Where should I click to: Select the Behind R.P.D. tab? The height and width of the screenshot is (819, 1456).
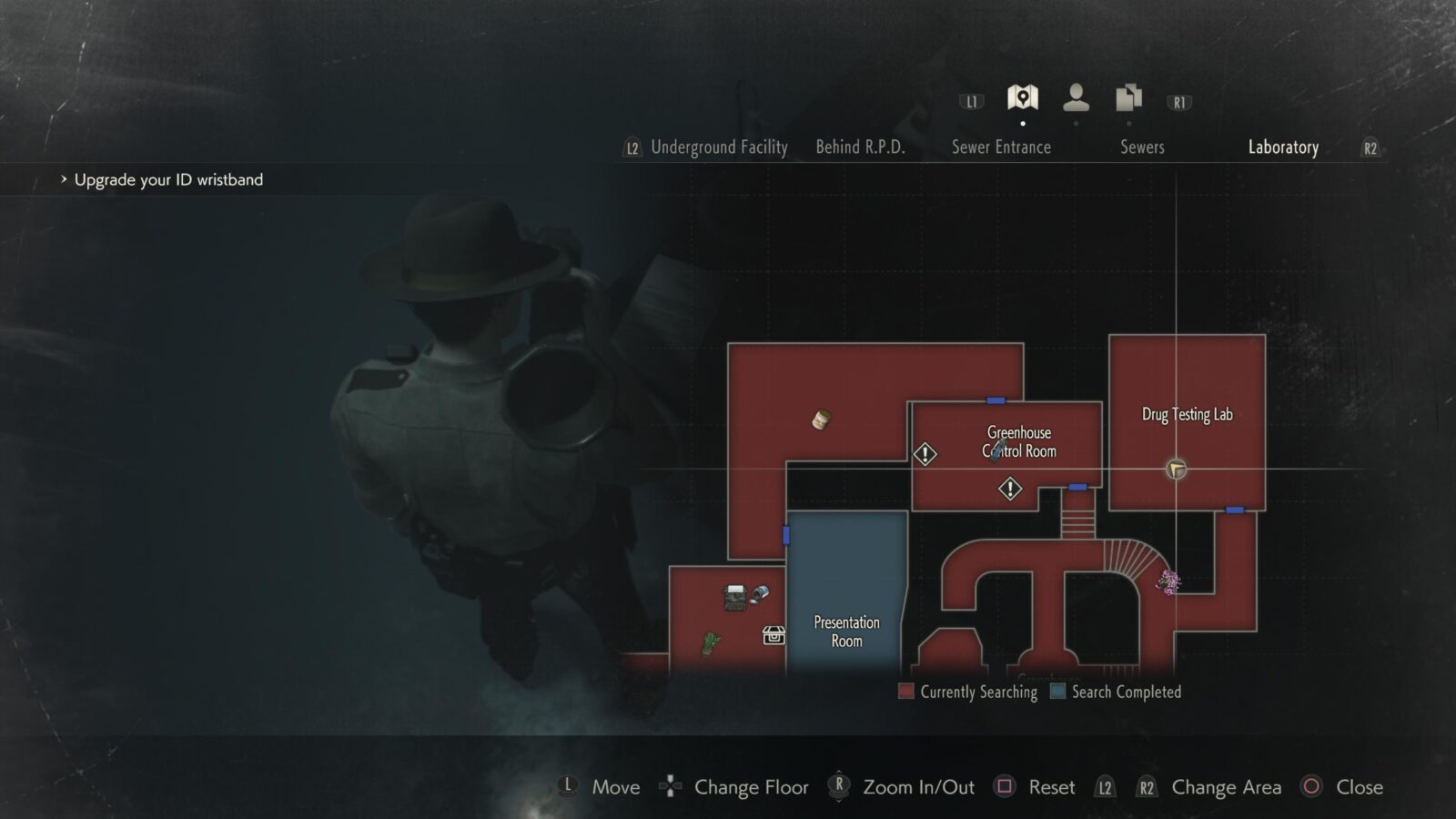pos(859,147)
